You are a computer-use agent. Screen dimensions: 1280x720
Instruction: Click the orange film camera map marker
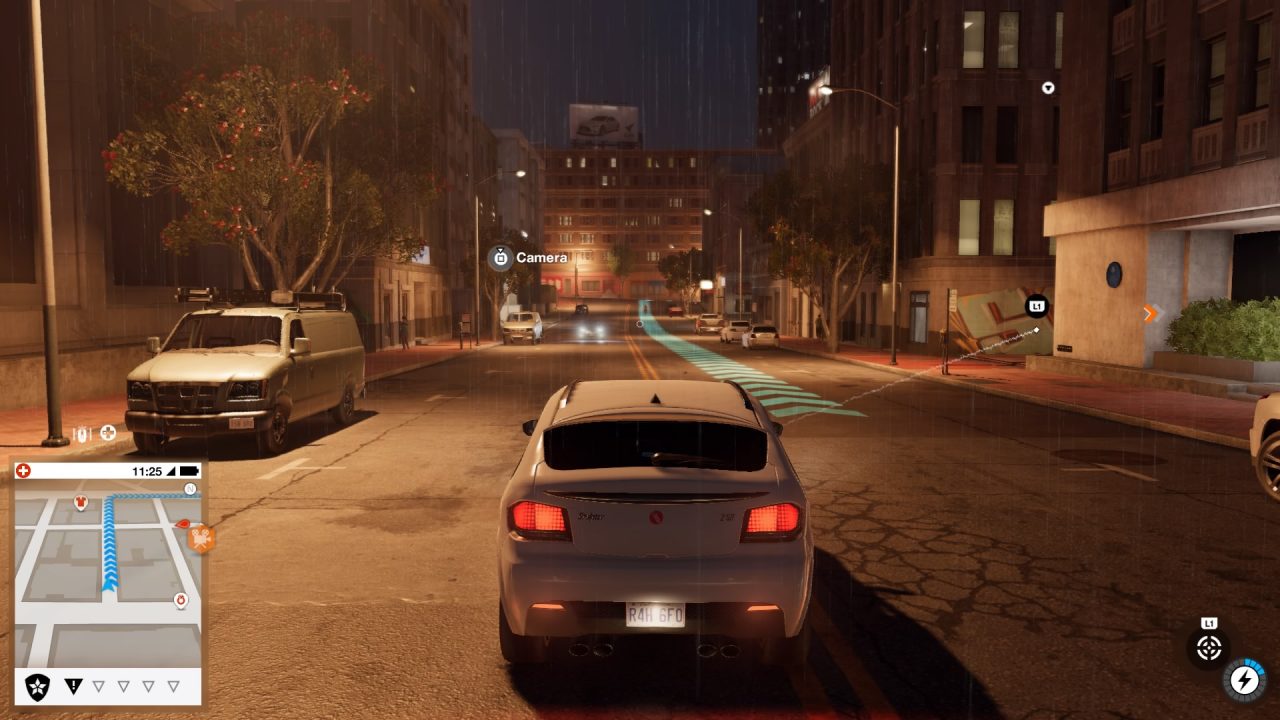point(201,539)
